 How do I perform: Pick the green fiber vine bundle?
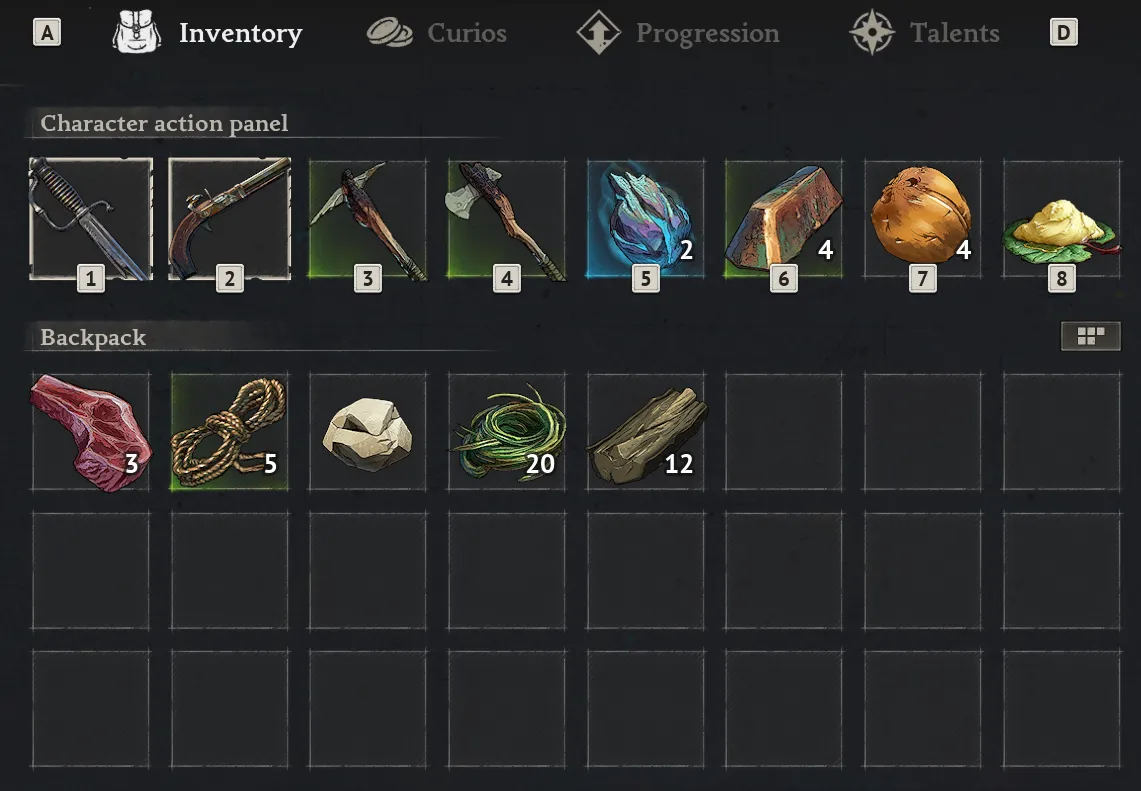[506, 432]
